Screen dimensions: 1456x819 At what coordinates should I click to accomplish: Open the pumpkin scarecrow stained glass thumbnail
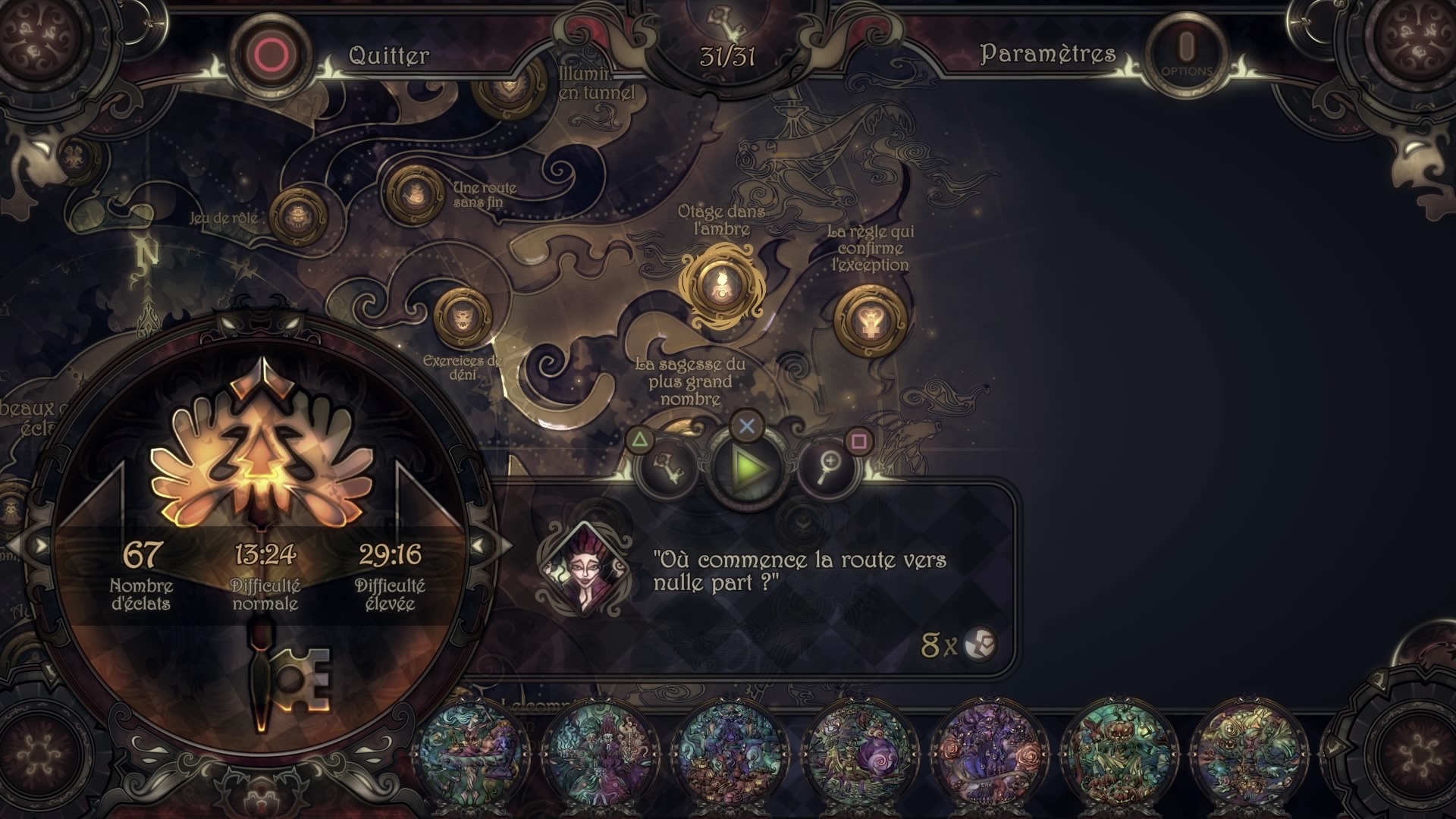coord(1119,755)
